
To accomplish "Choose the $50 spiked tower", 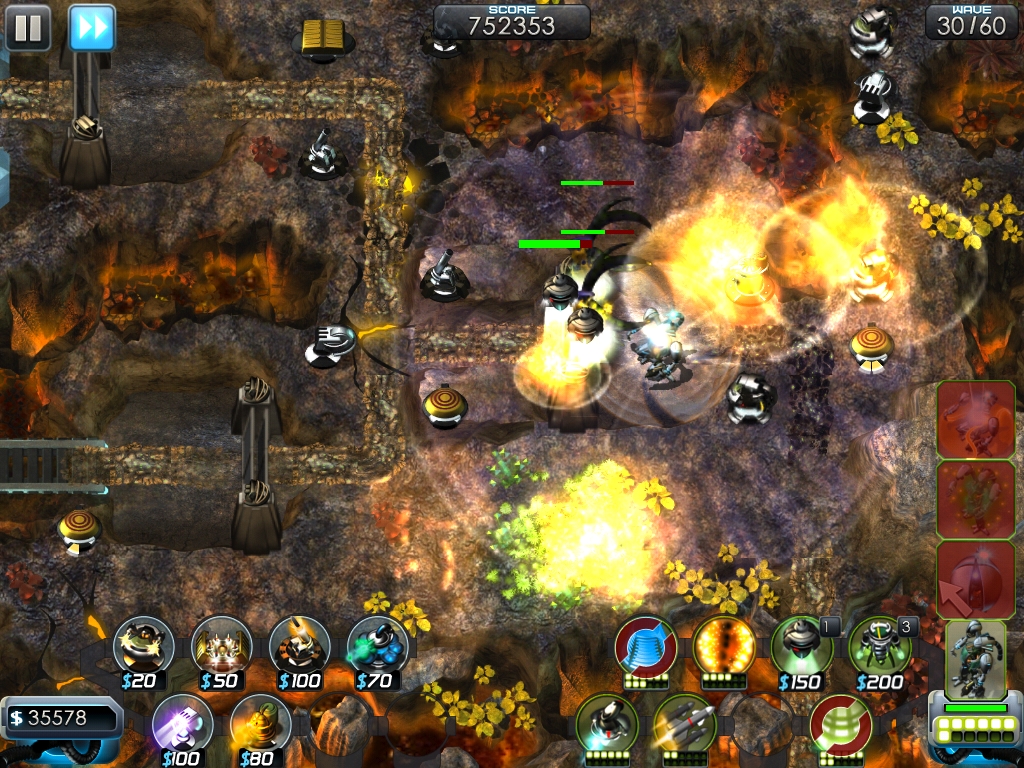I will click(221, 646).
